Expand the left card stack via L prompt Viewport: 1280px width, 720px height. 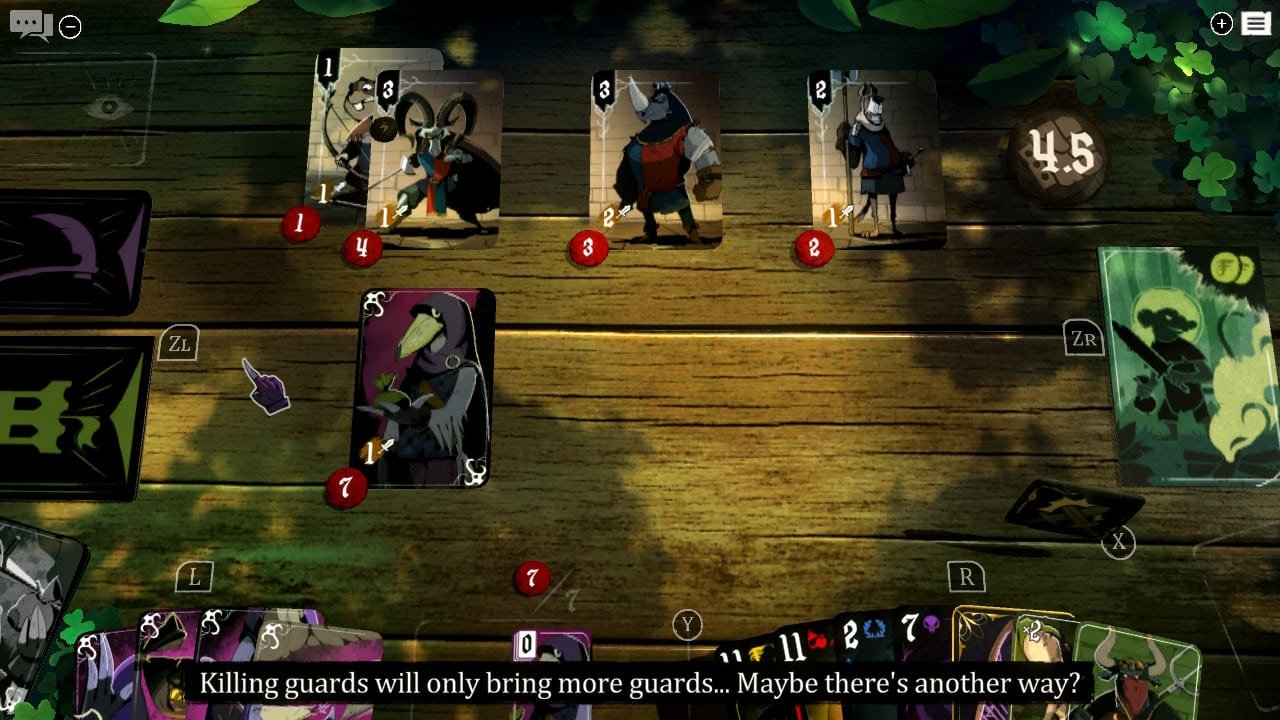tap(196, 575)
